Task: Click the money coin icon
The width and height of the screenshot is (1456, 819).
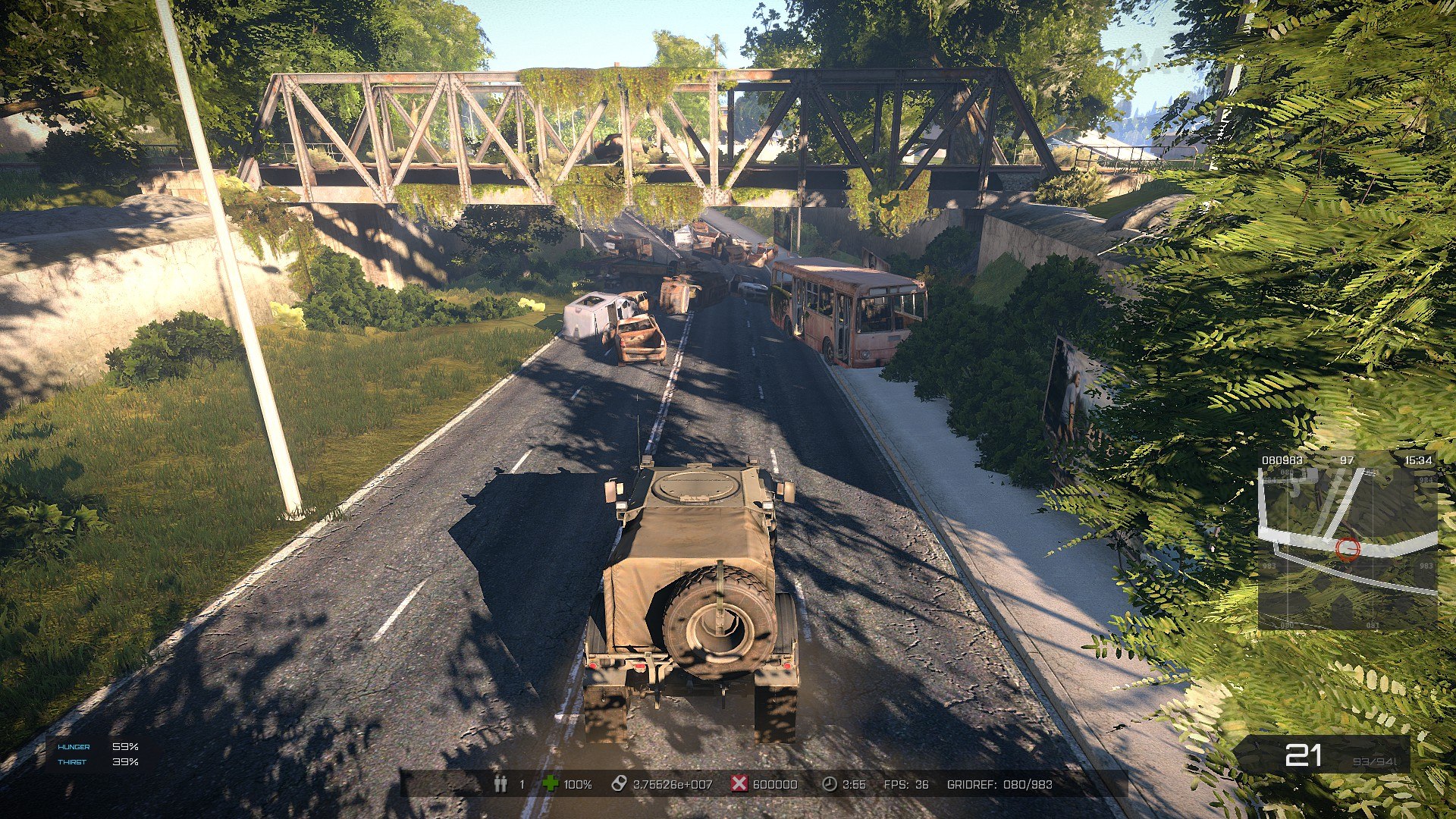Action: 619,784
